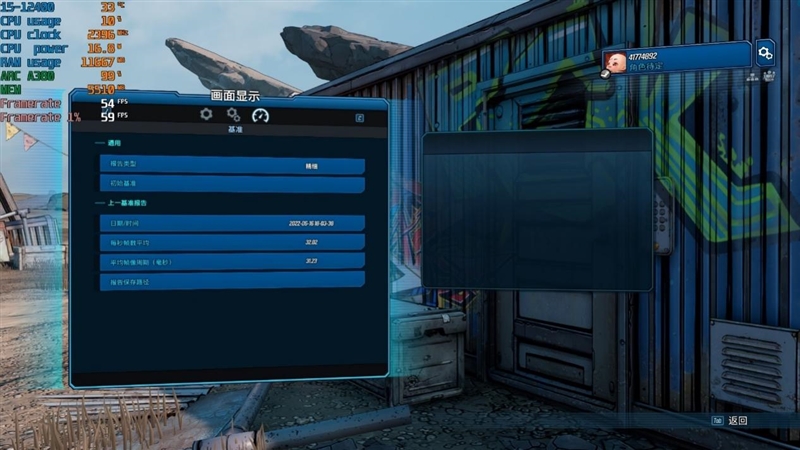Select the 日期/时间 report row
The image size is (800, 450).
pyautogui.click(x=231, y=223)
